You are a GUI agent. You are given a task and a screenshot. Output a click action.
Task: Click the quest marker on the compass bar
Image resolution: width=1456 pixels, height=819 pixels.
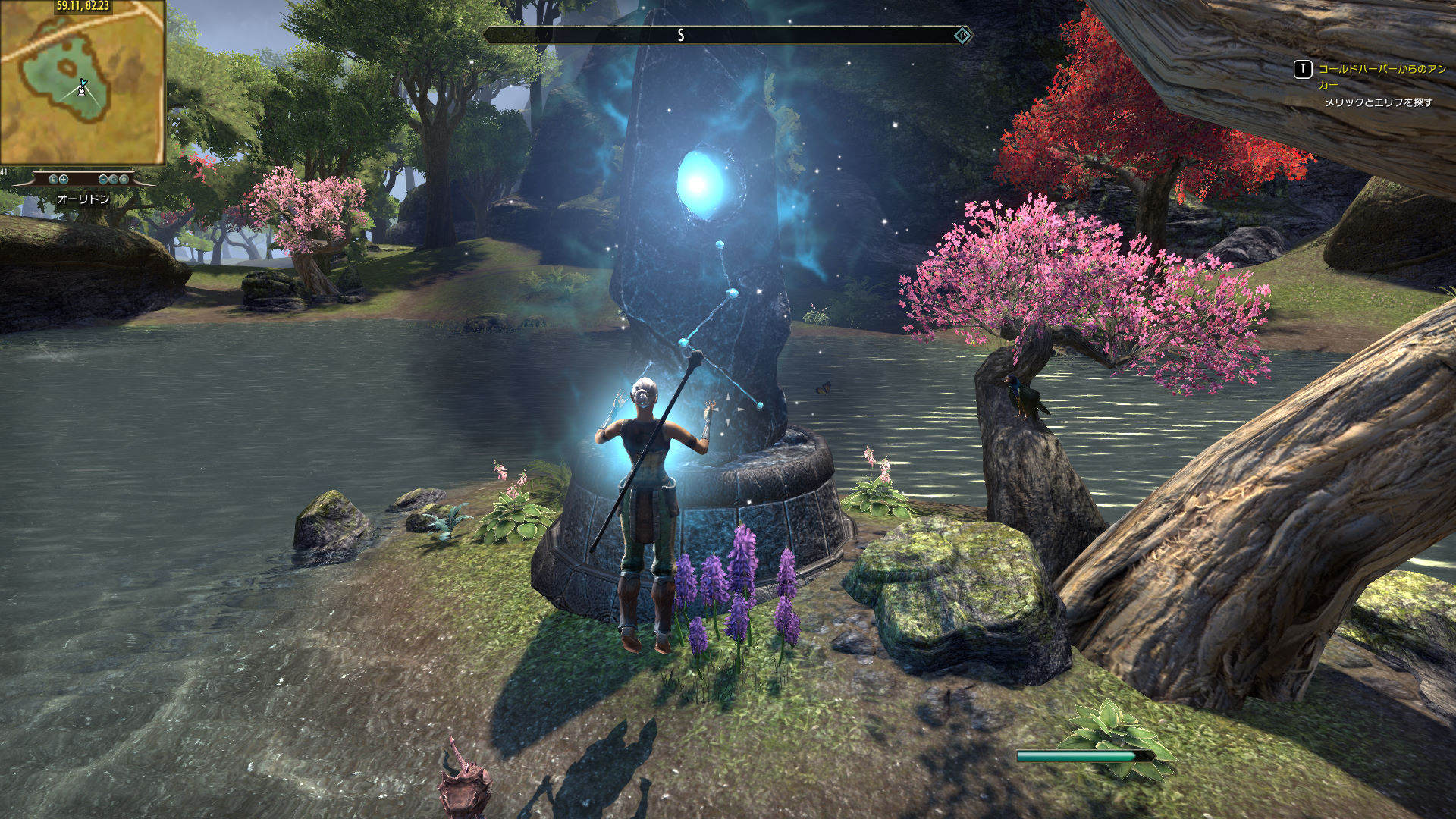click(962, 35)
